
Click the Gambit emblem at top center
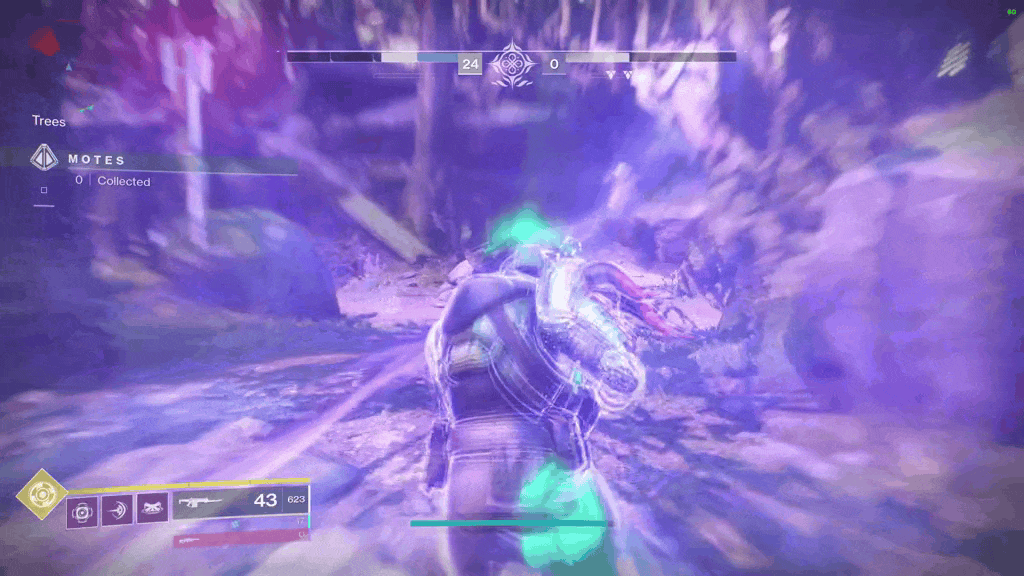point(510,63)
